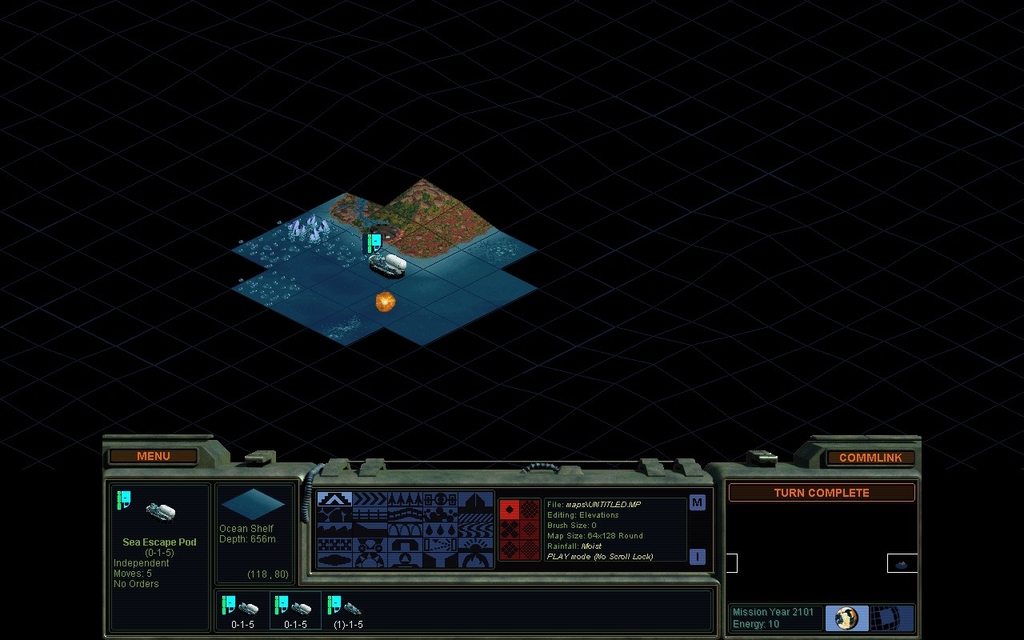Click the M button beside the editor info
This screenshot has width=1024, height=640.
point(697,502)
